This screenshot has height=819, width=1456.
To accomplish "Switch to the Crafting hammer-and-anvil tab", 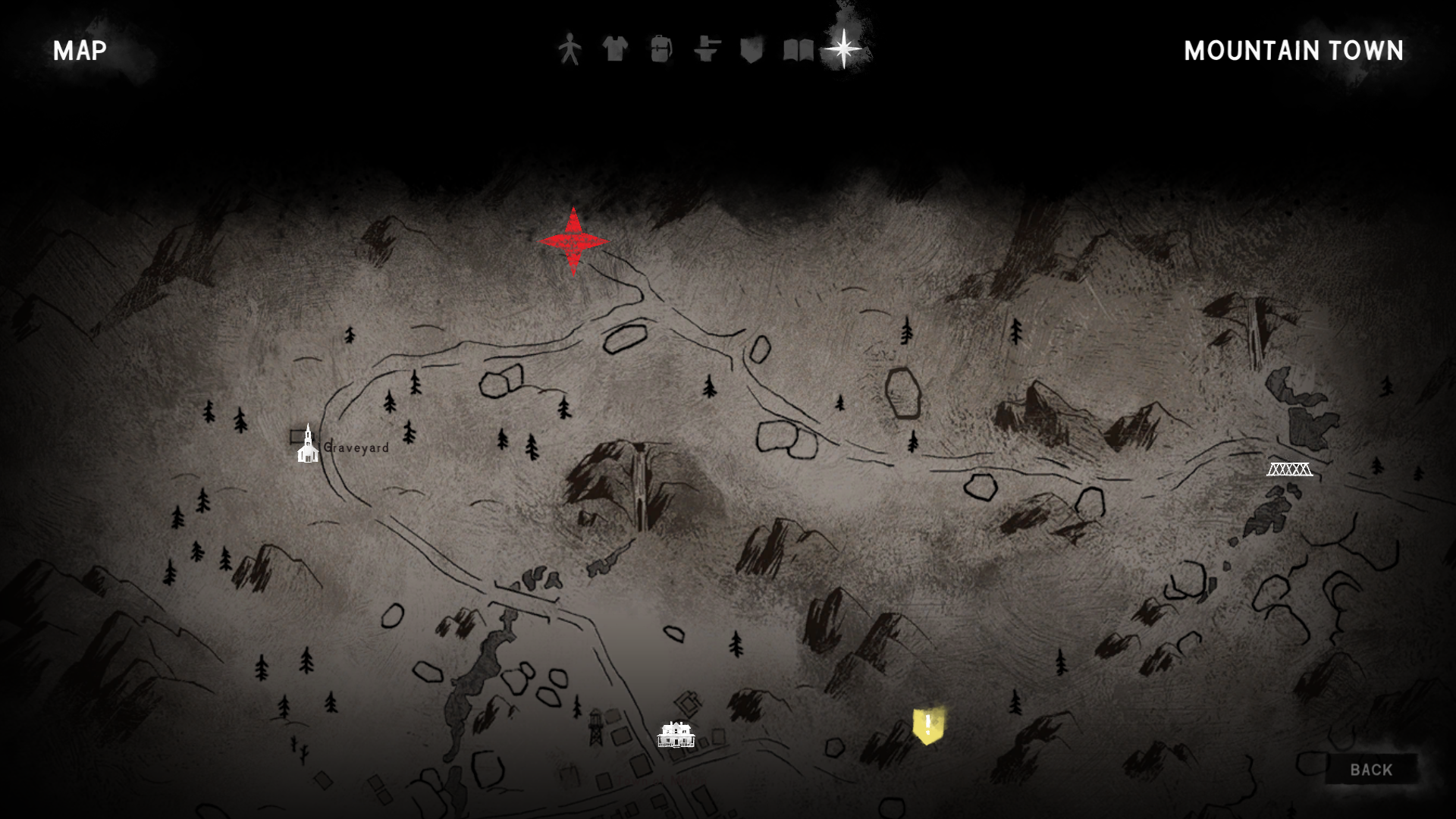I will tap(707, 50).
